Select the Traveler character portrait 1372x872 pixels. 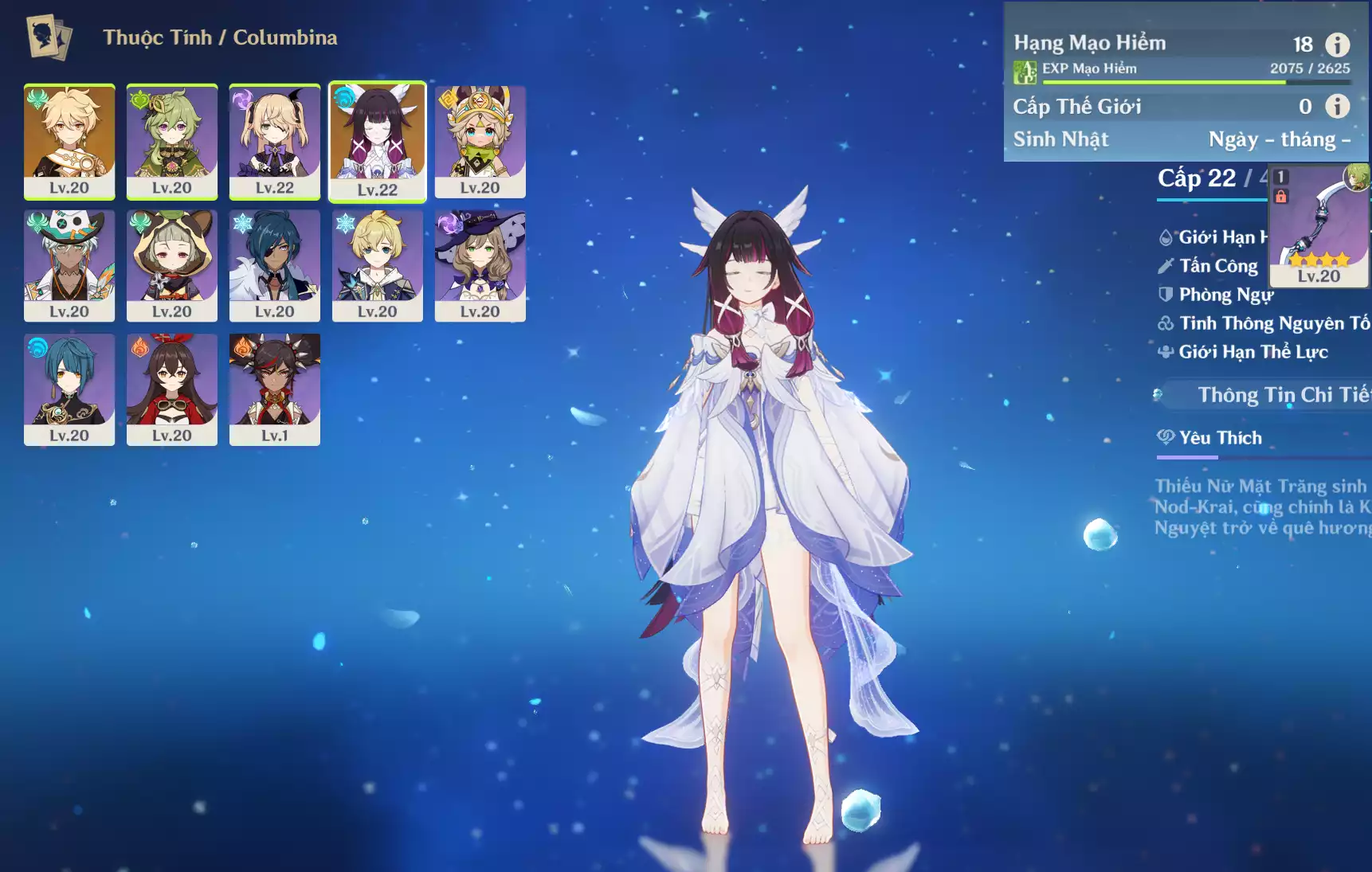(69, 141)
